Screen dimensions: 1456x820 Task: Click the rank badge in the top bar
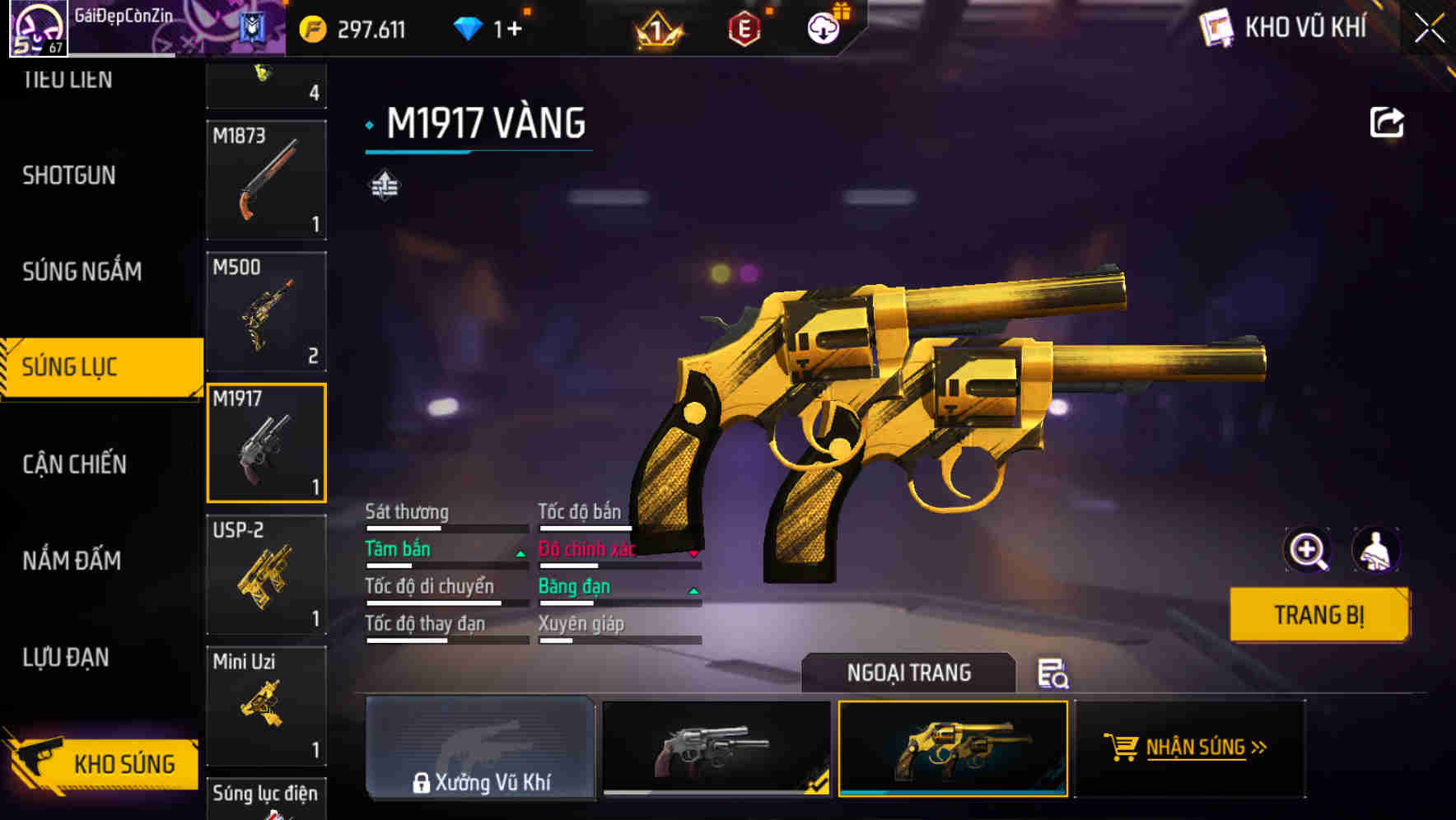click(x=659, y=27)
